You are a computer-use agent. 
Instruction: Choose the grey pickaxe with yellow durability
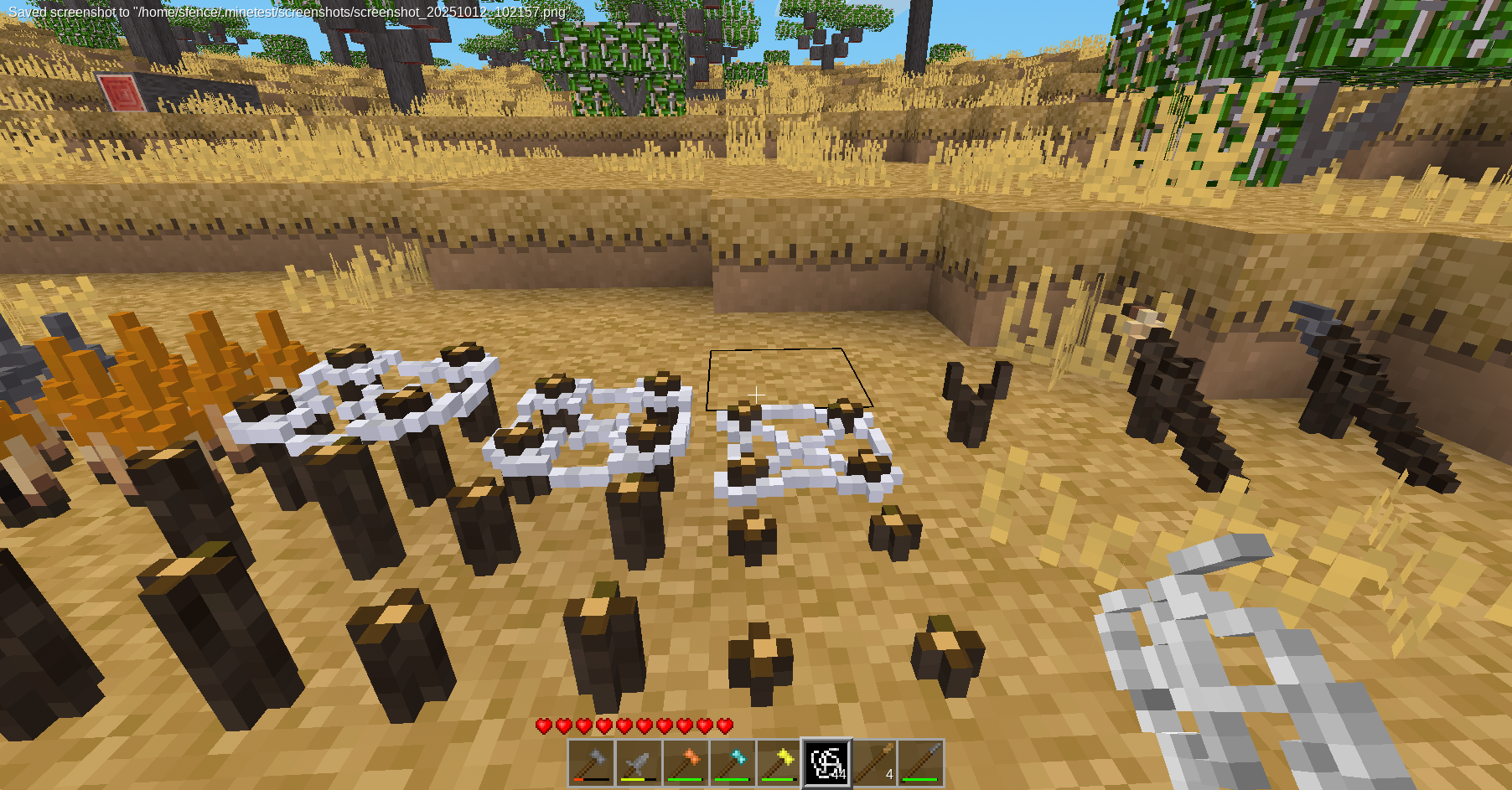tap(639, 763)
